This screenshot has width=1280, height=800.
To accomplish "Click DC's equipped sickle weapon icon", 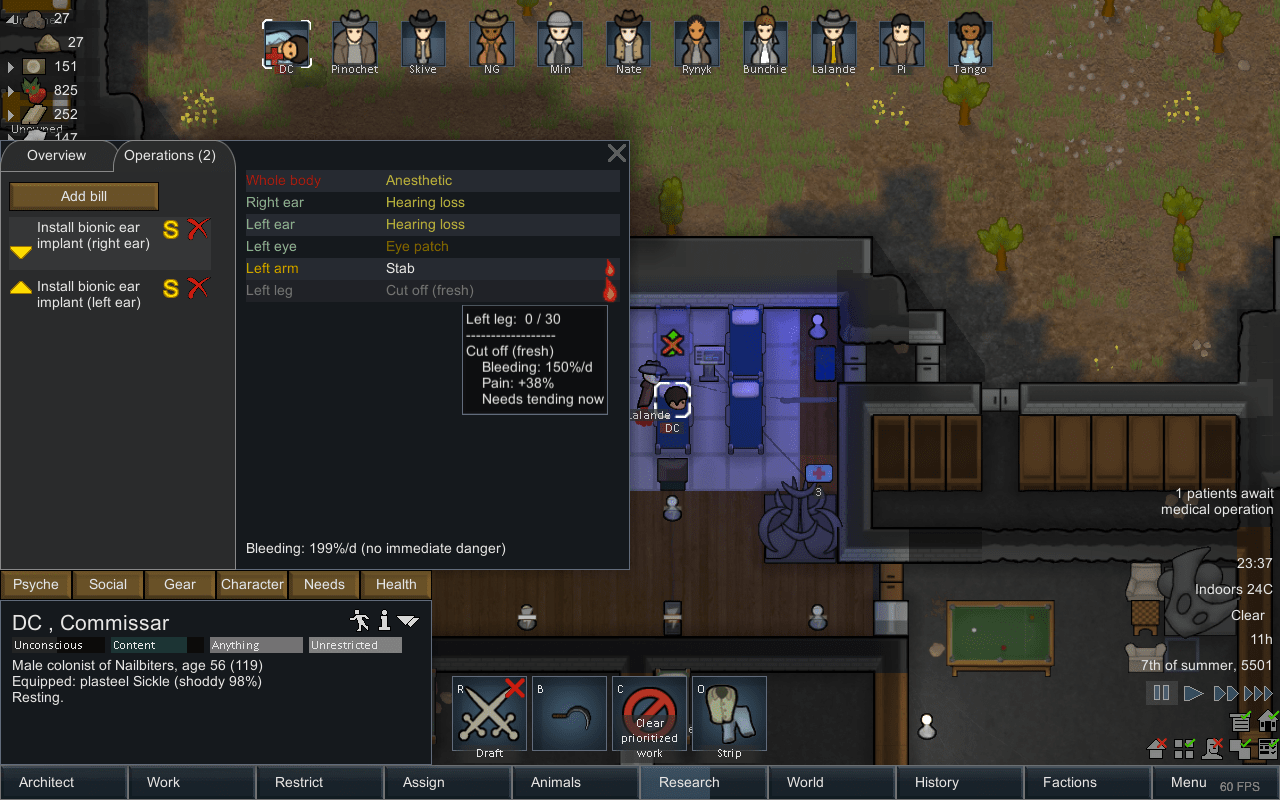I will 569,713.
